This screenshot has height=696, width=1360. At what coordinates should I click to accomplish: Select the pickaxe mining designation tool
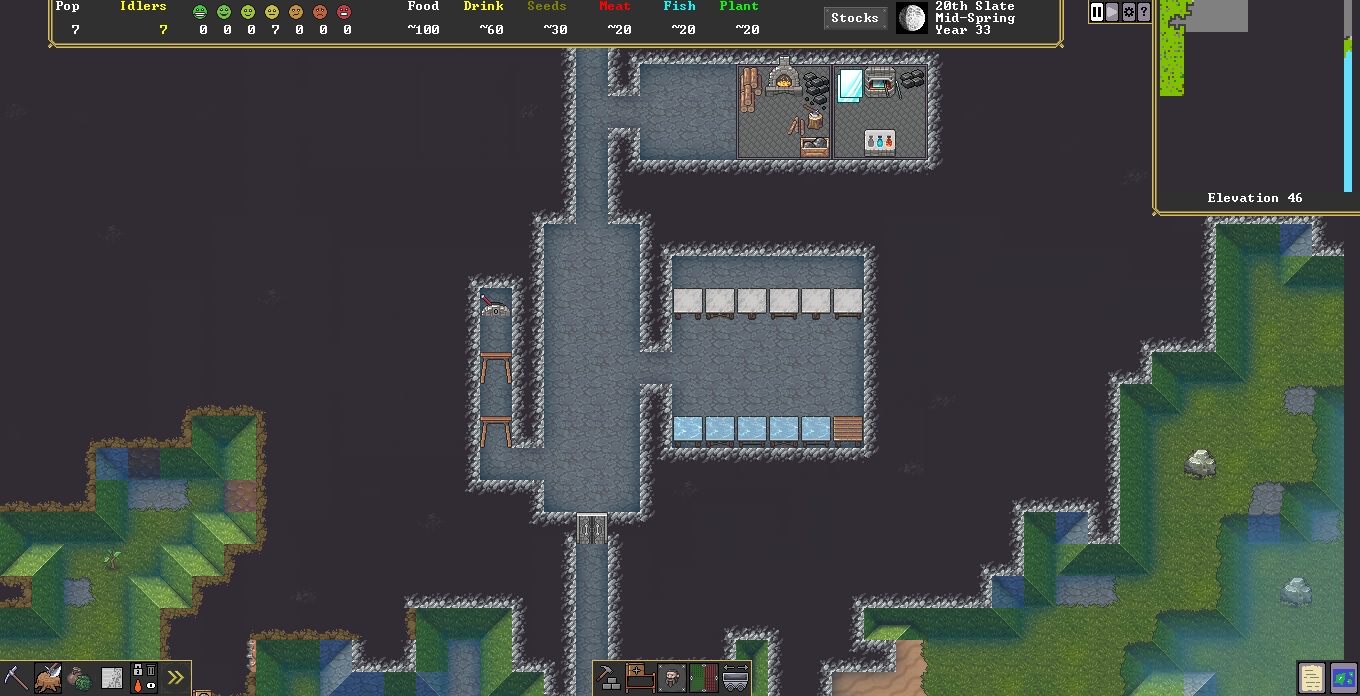15,678
